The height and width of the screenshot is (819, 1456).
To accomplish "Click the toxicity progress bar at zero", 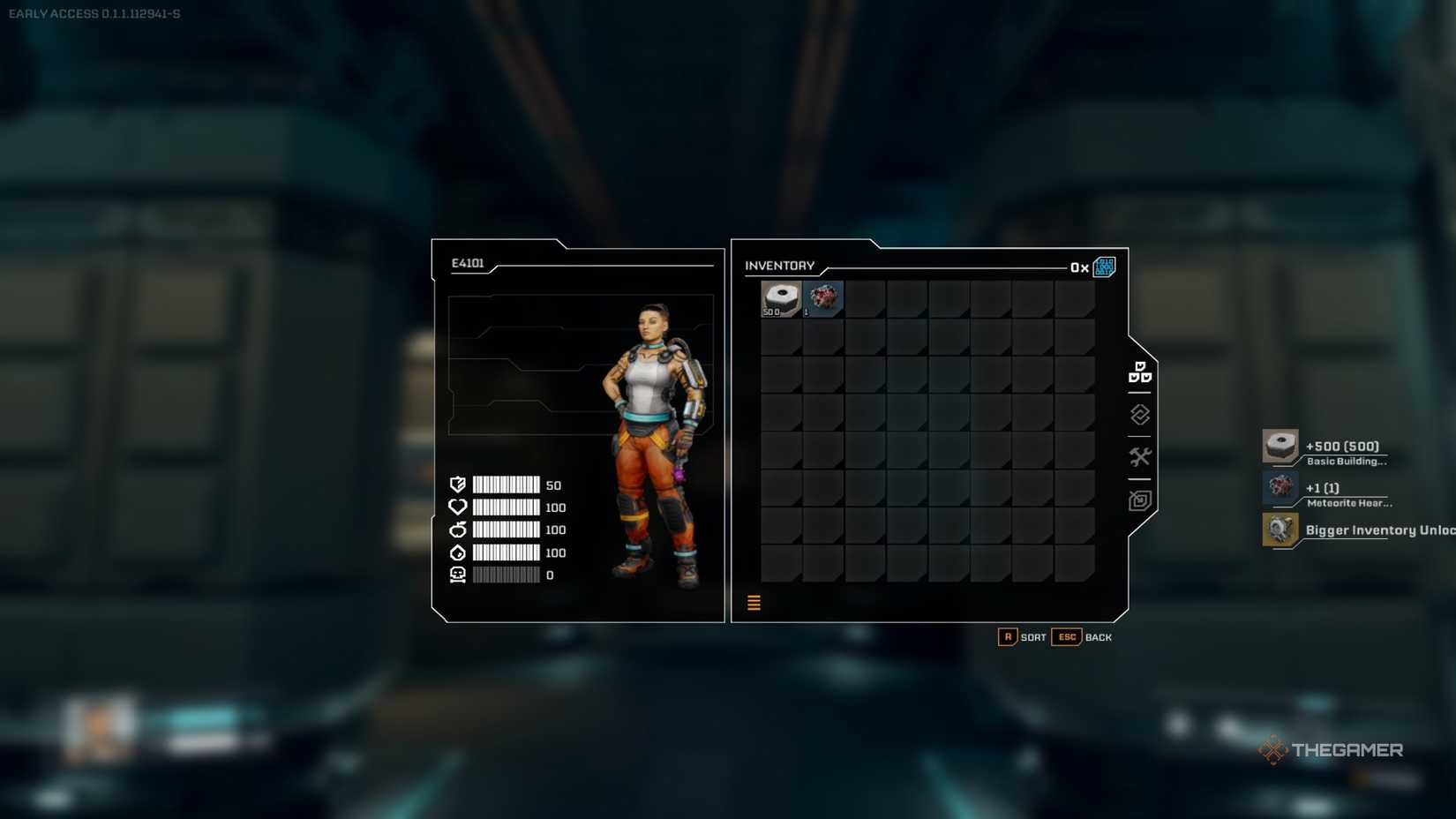I will [x=507, y=575].
